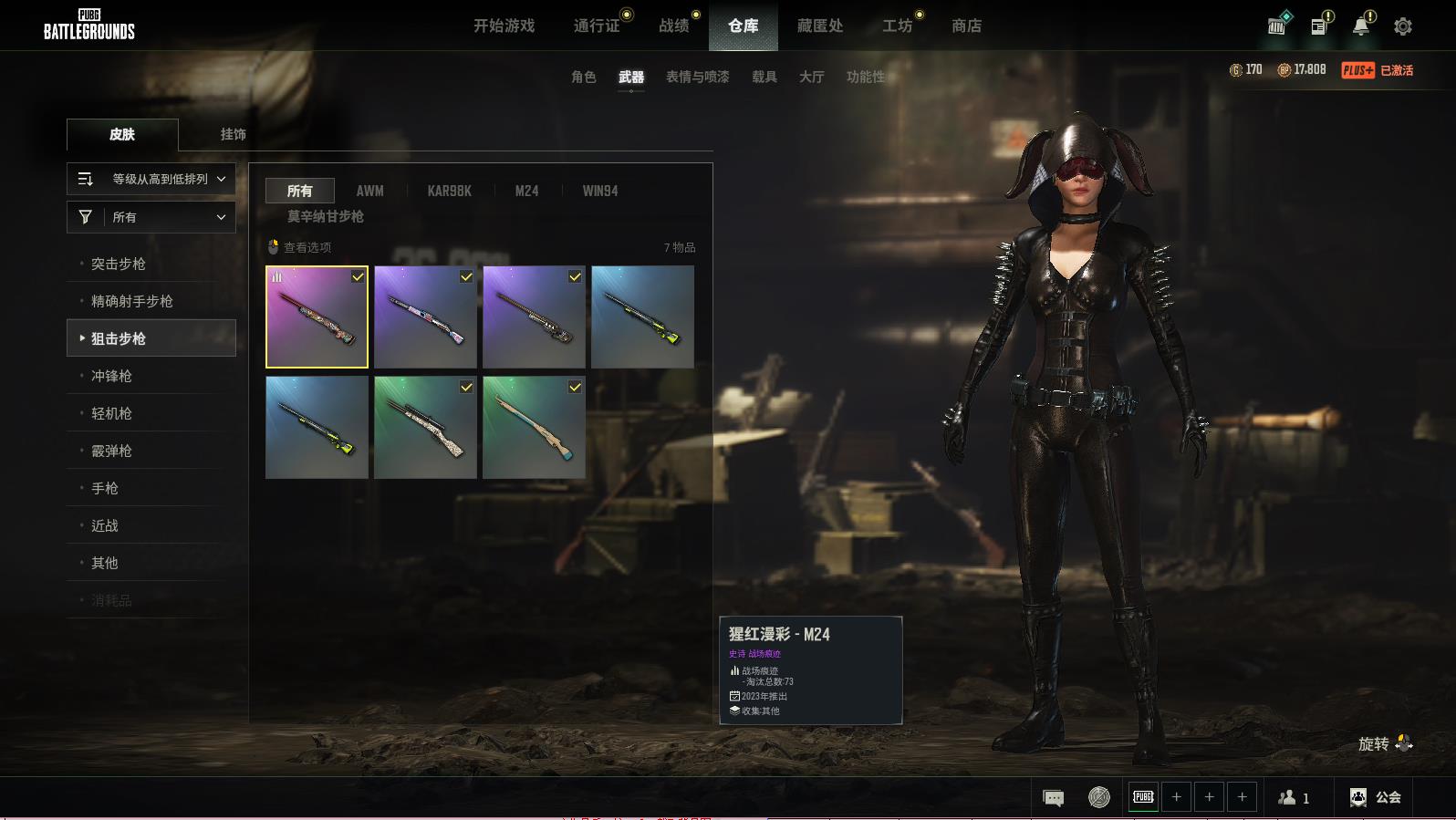The image size is (1456, 820).
Task: Select the highlighted pink M24 skin
Action: pyautogui.click(x=317, y=317)
